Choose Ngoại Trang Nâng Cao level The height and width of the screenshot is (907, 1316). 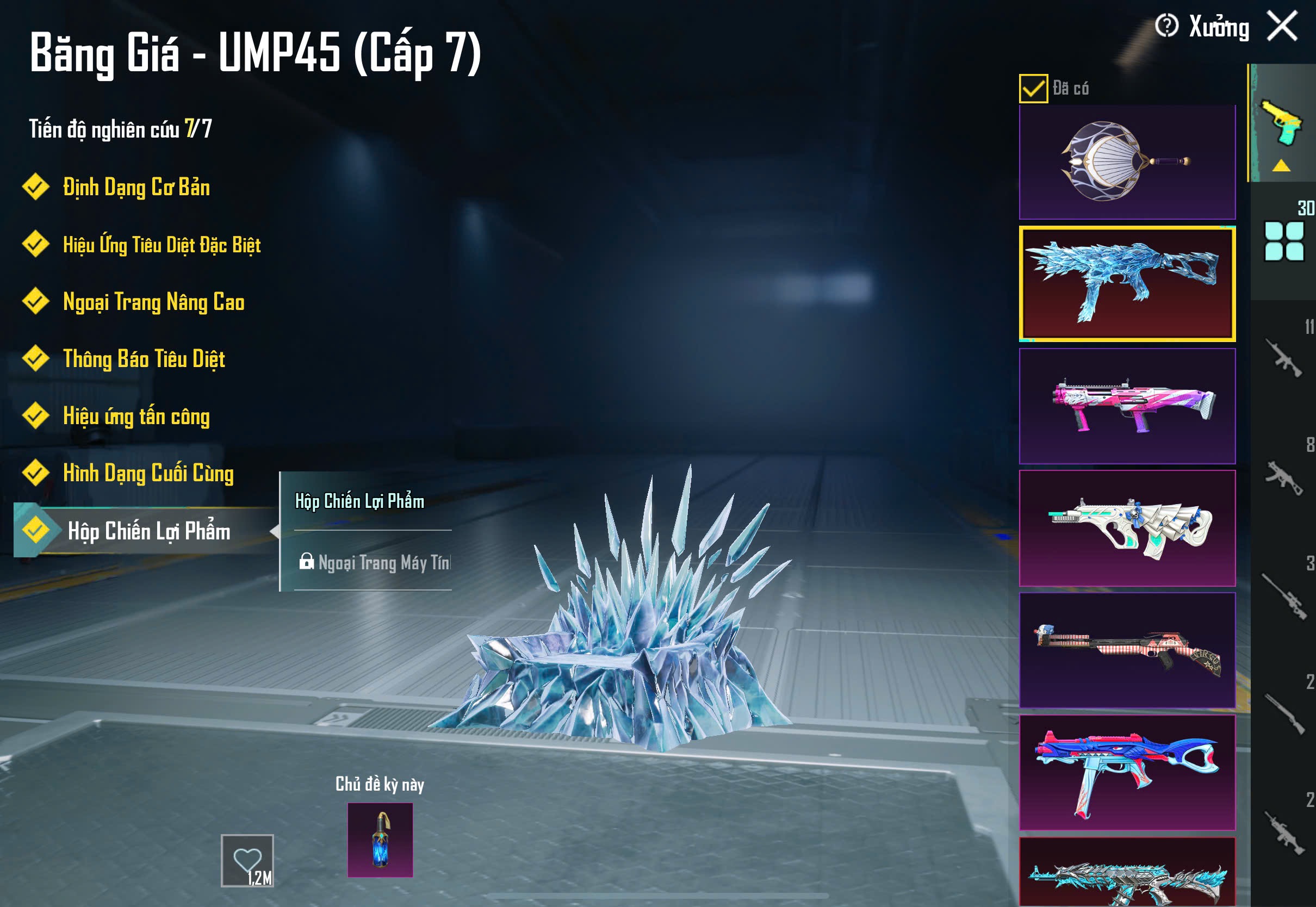tap(153, 302)
